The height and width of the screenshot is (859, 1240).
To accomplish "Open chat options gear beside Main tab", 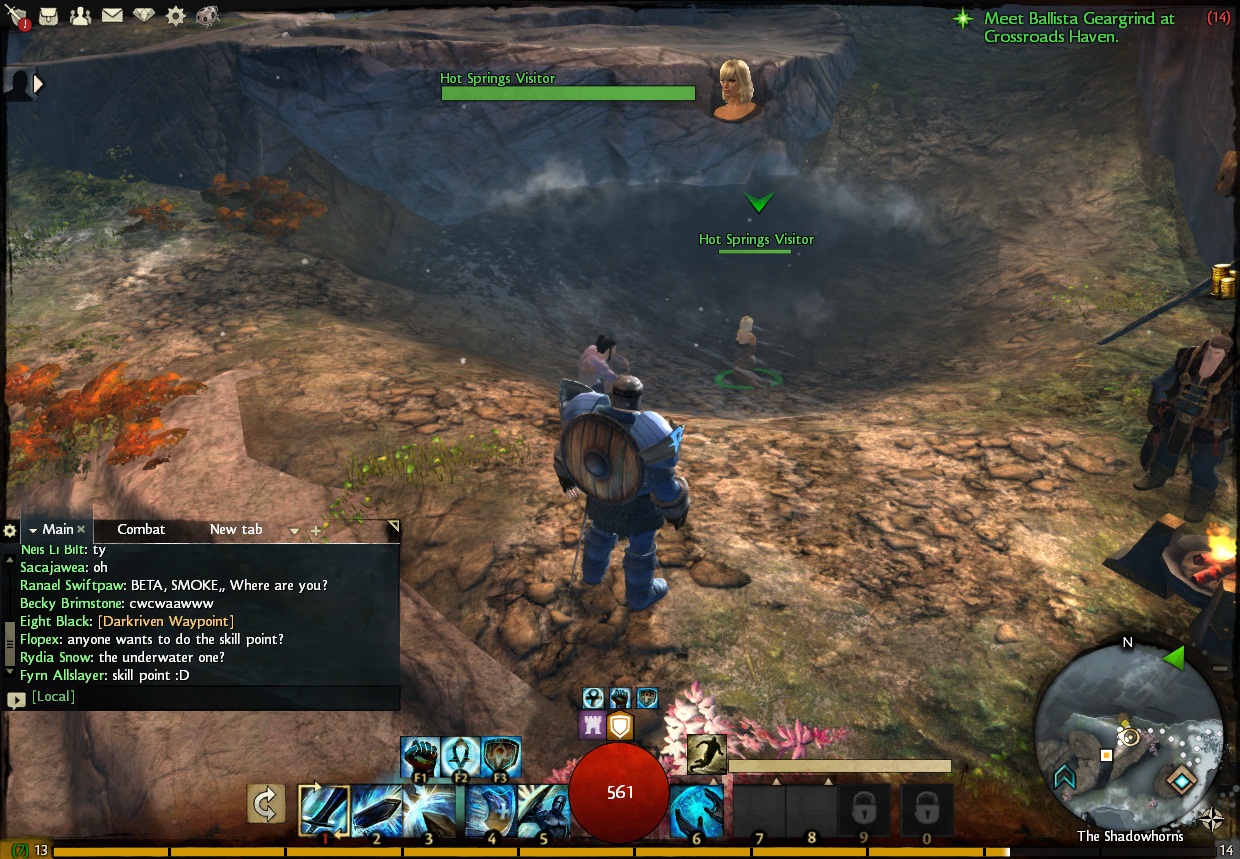I will (10, 530).
